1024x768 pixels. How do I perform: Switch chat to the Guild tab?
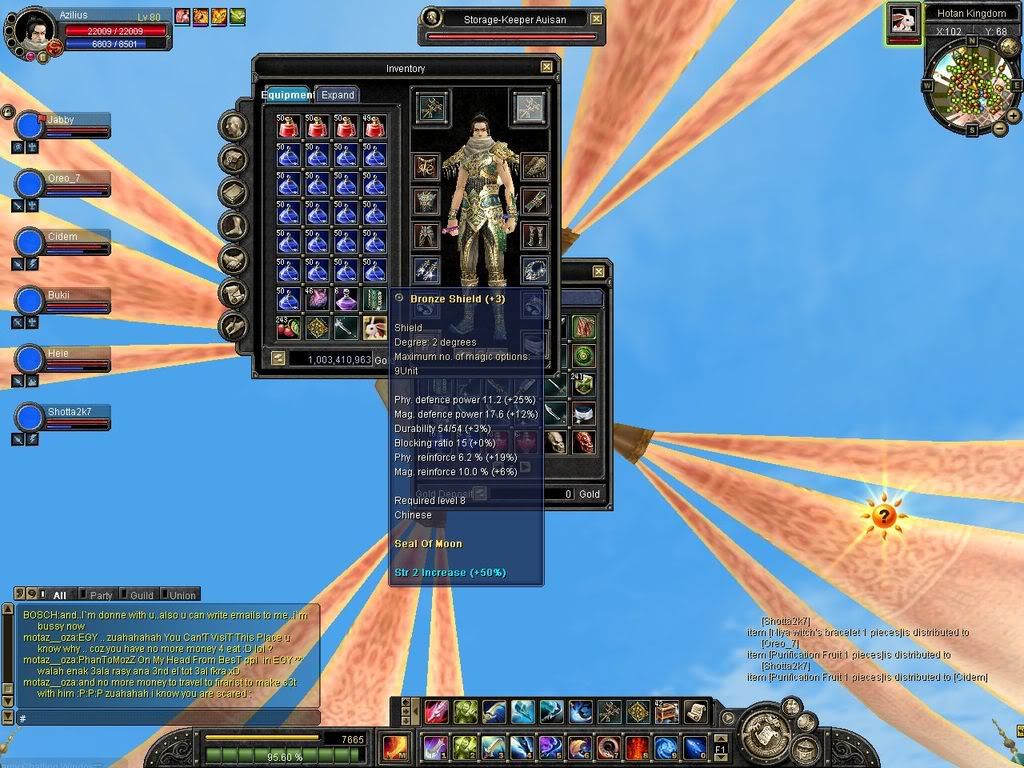141,595
